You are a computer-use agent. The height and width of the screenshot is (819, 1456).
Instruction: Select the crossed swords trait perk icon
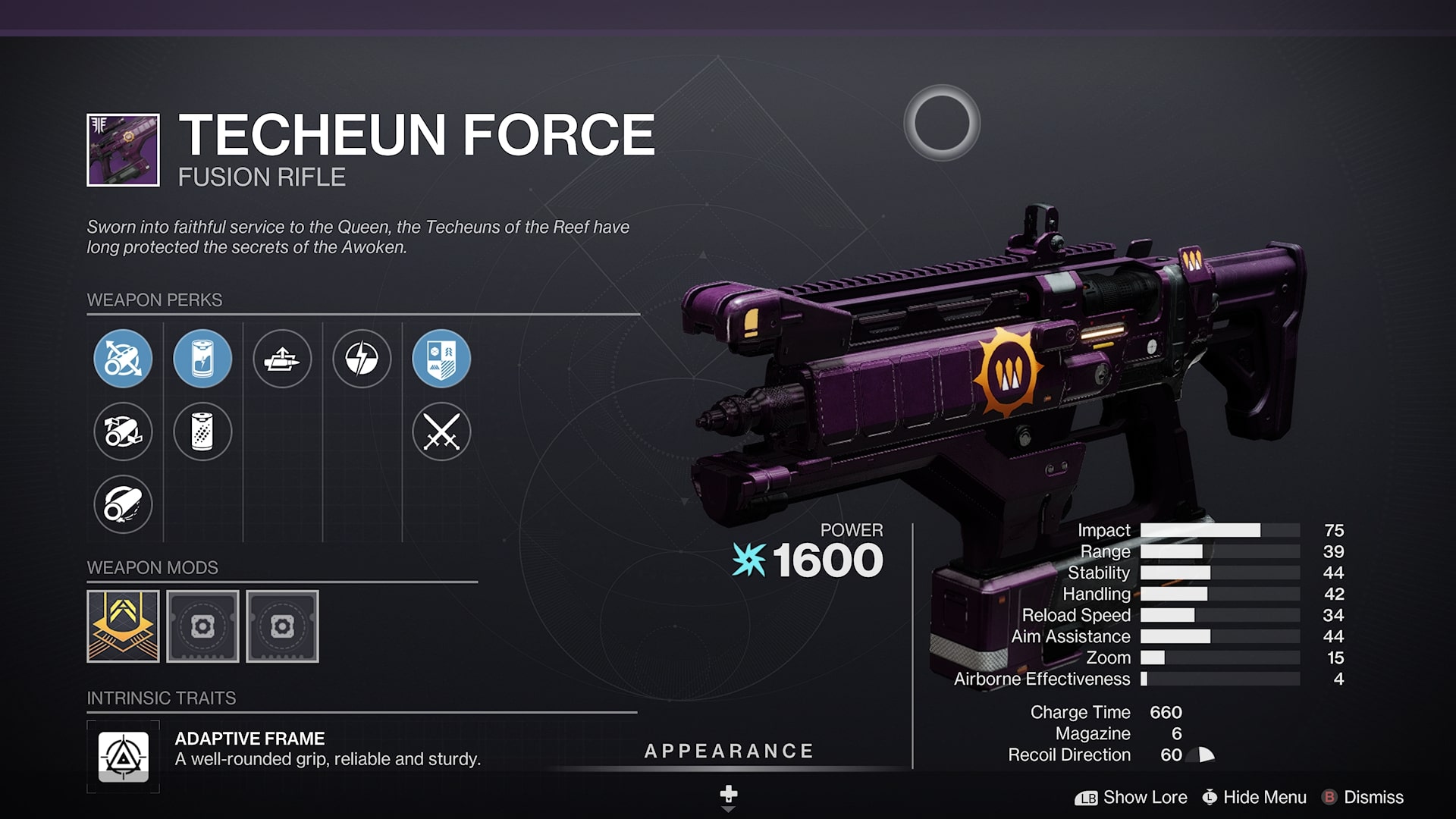(x=442, y=431)
